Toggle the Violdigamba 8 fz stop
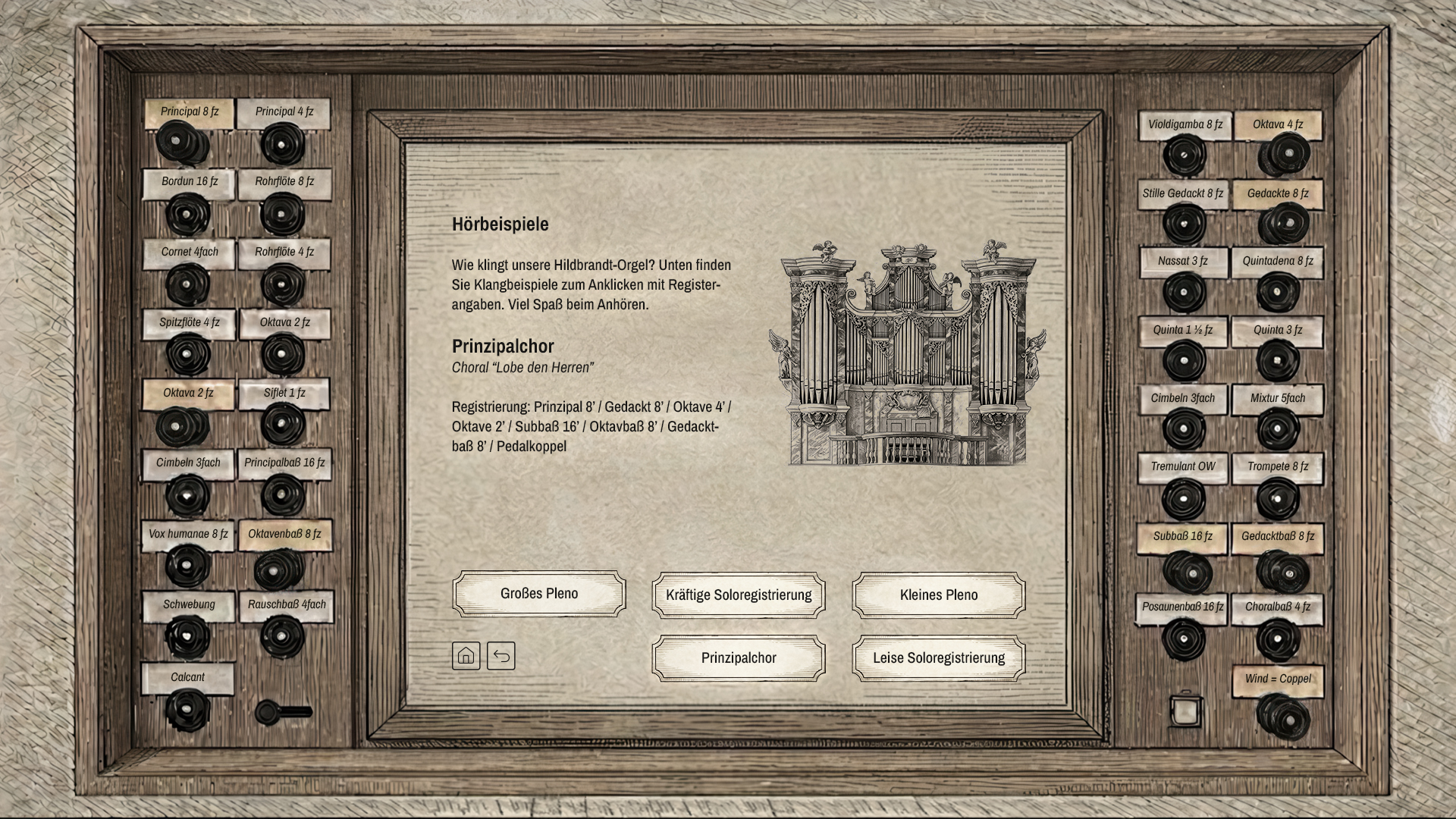The height and width of the screenshot is (819, 1456). point(1184,155)
